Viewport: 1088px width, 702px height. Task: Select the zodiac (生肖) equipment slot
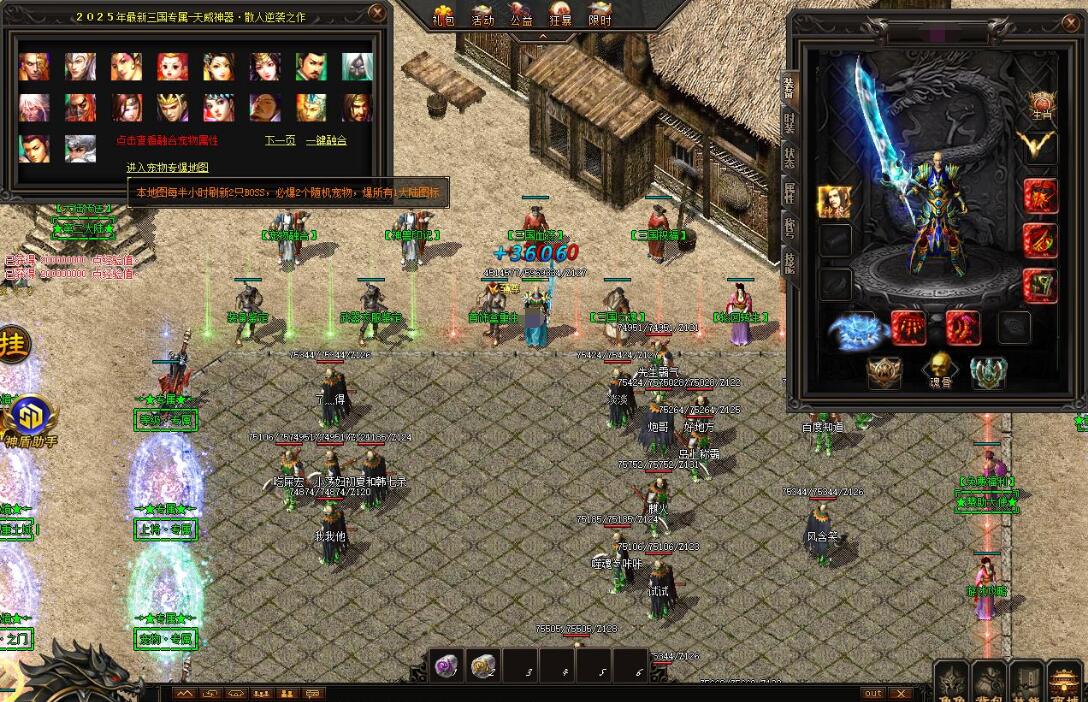(1043, 105)
